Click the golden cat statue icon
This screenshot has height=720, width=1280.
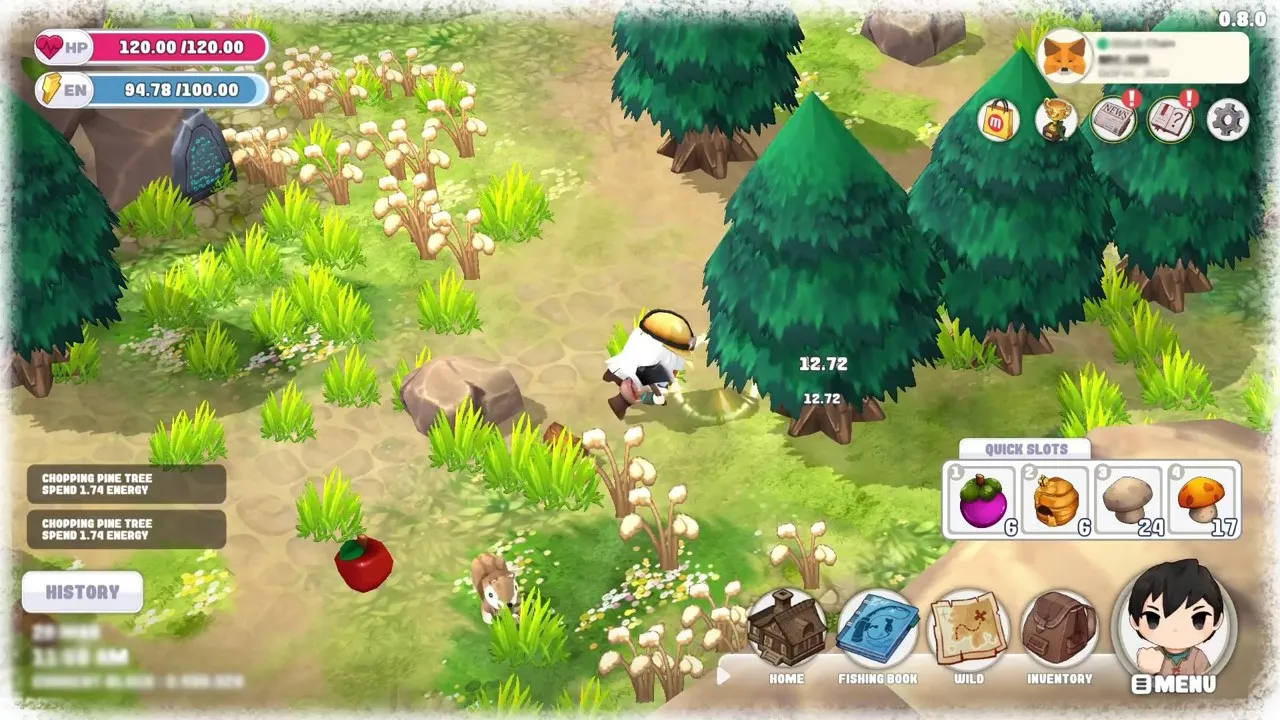tap(1056, 120)
